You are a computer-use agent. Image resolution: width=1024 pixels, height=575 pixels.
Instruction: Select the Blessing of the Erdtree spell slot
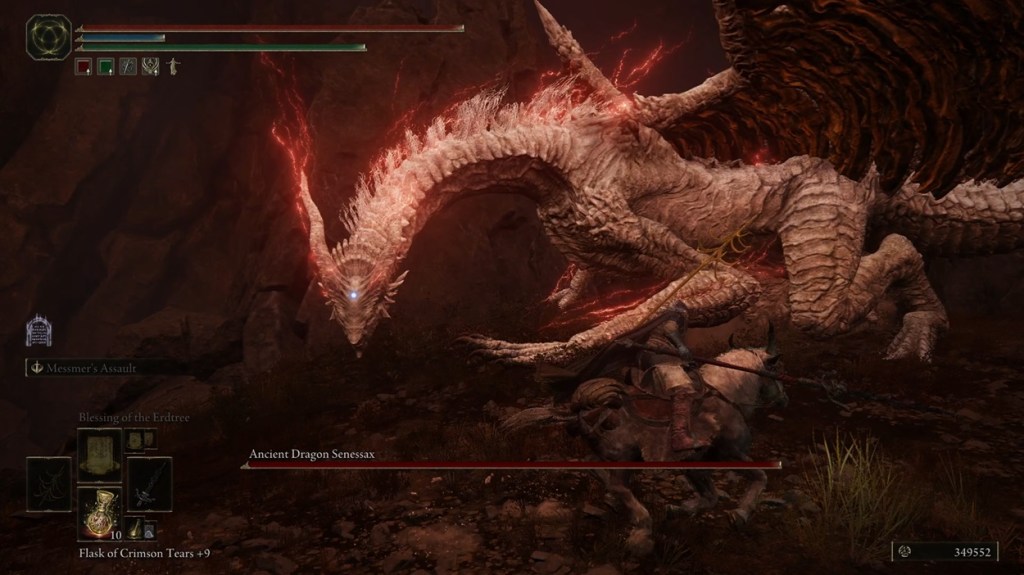click(100, 452)
